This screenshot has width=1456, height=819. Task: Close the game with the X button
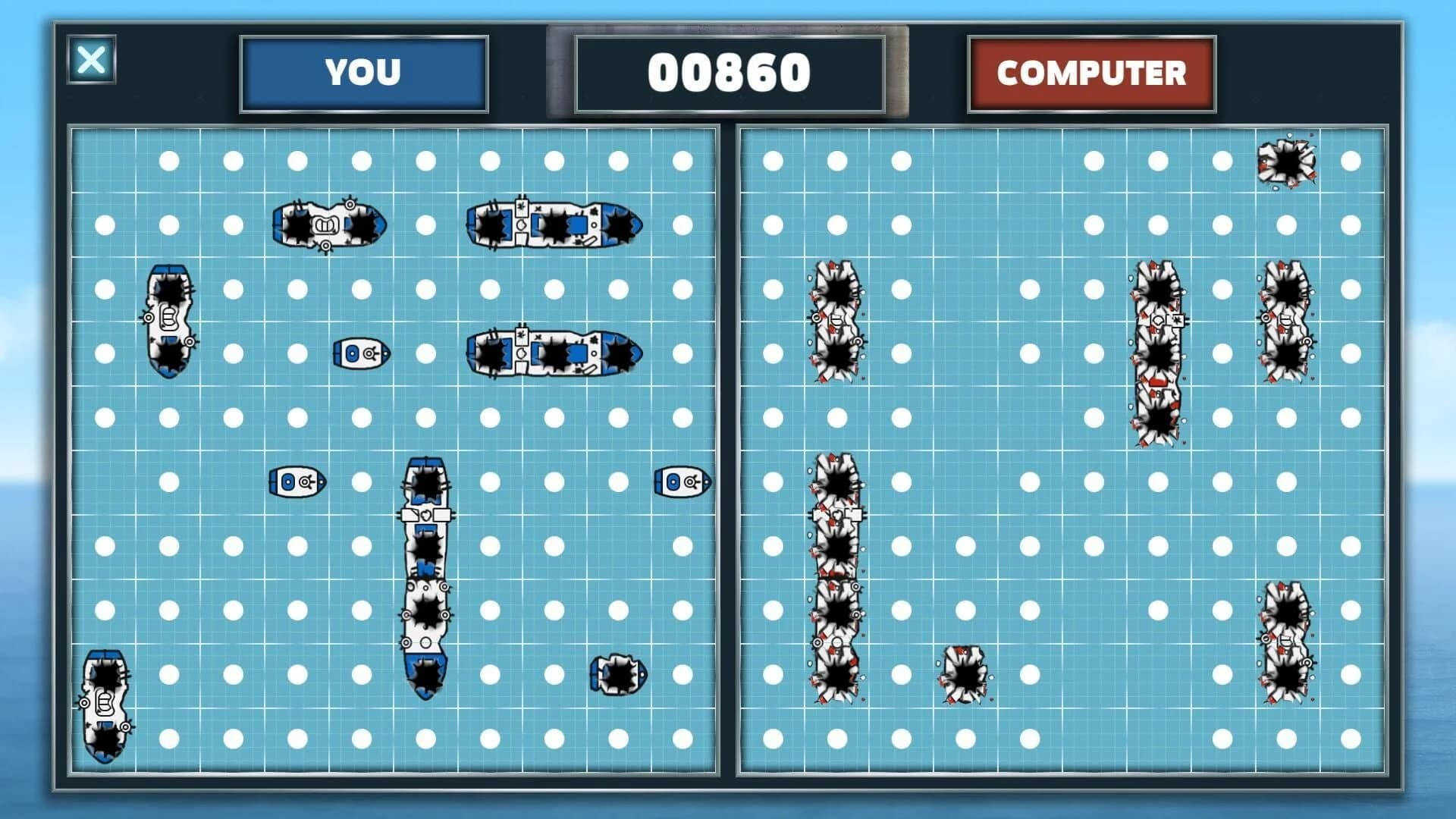[93, 61]
